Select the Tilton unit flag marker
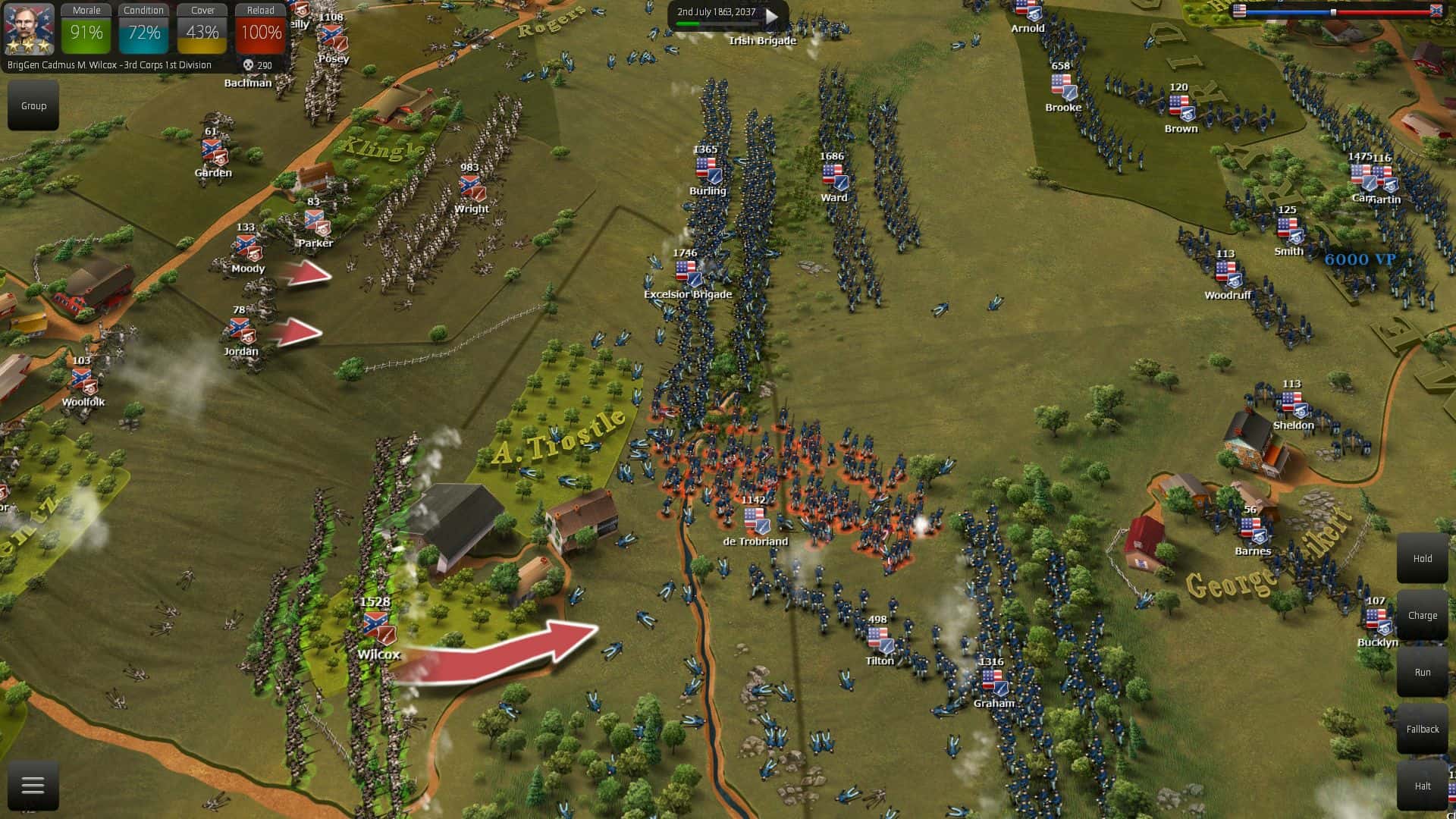The height and width of the screenshot is (819, 1456). (x=880, y=641)
